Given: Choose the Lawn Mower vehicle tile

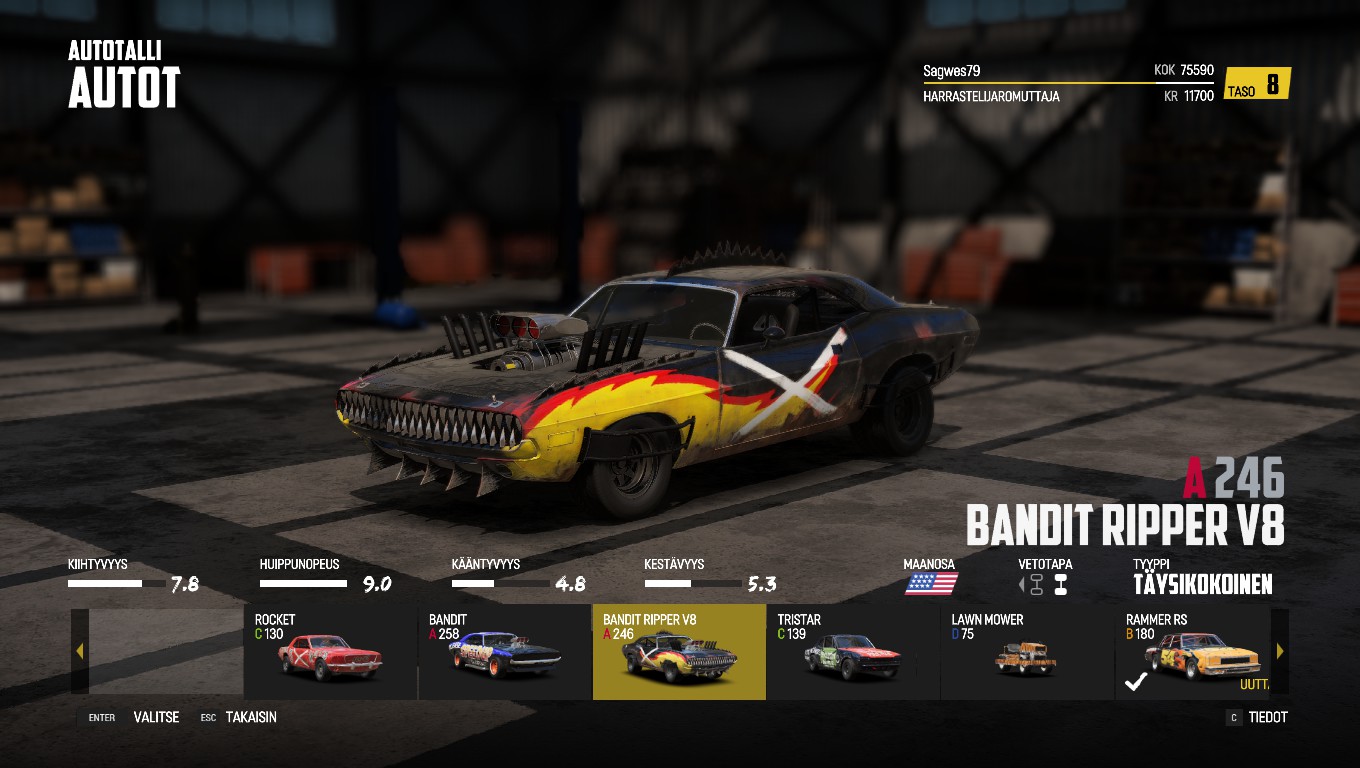Looking at the screenshot, I should pos(1027,652).
